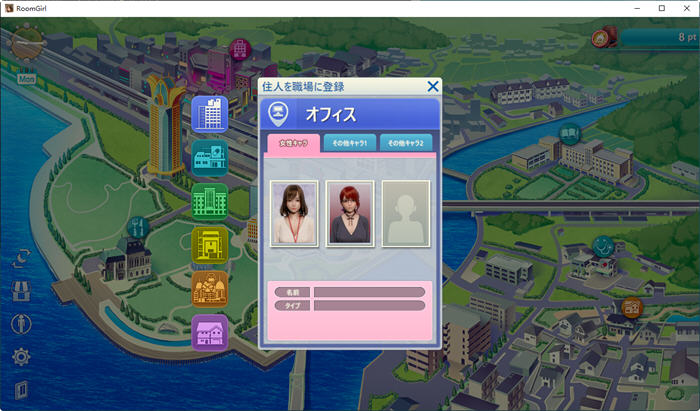Open the character figure icon

click(20, 324)
